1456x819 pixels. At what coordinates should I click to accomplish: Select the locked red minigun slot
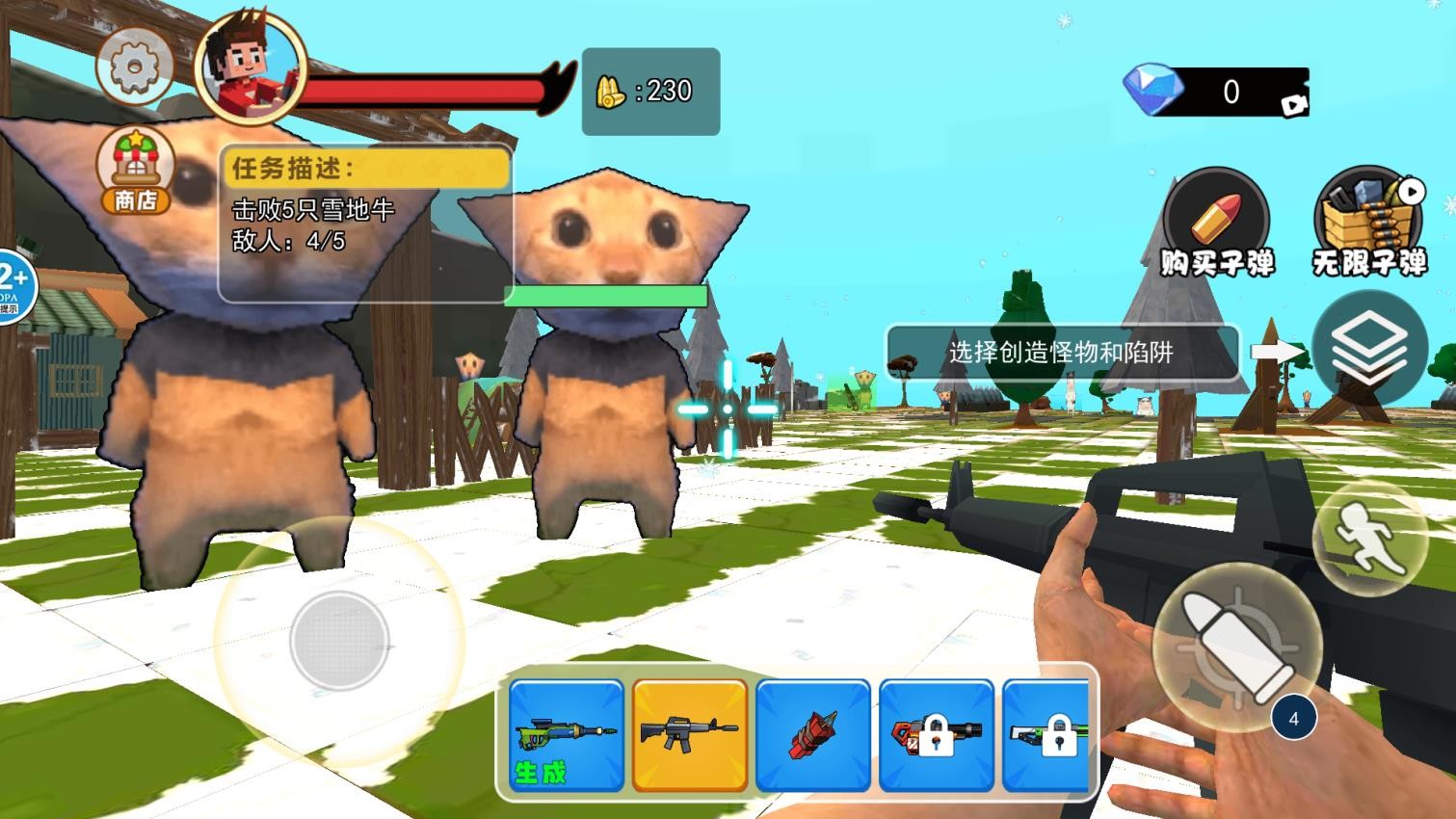[x=936, y=734]
